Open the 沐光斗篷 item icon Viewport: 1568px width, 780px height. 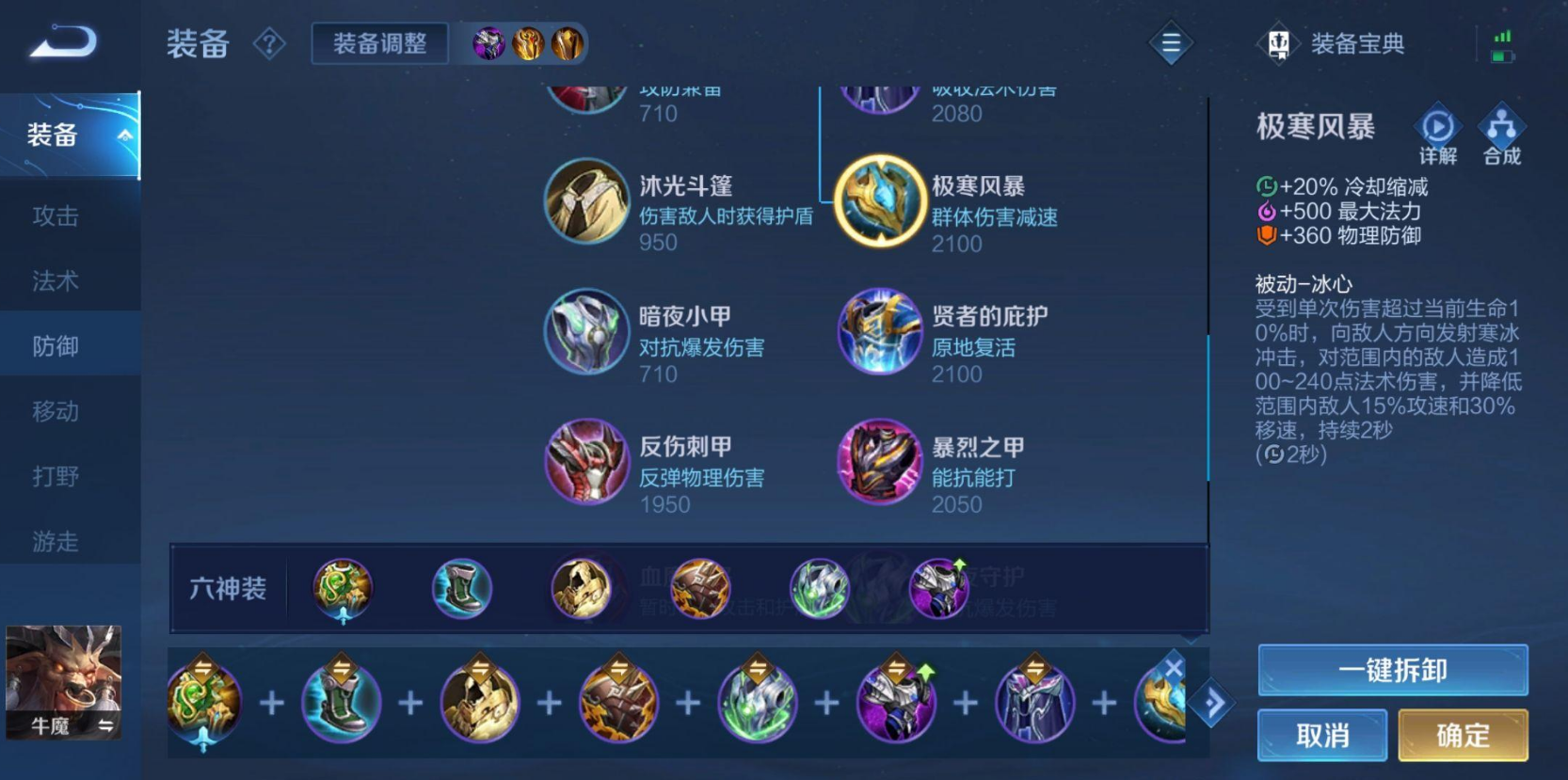coord(585,201)
